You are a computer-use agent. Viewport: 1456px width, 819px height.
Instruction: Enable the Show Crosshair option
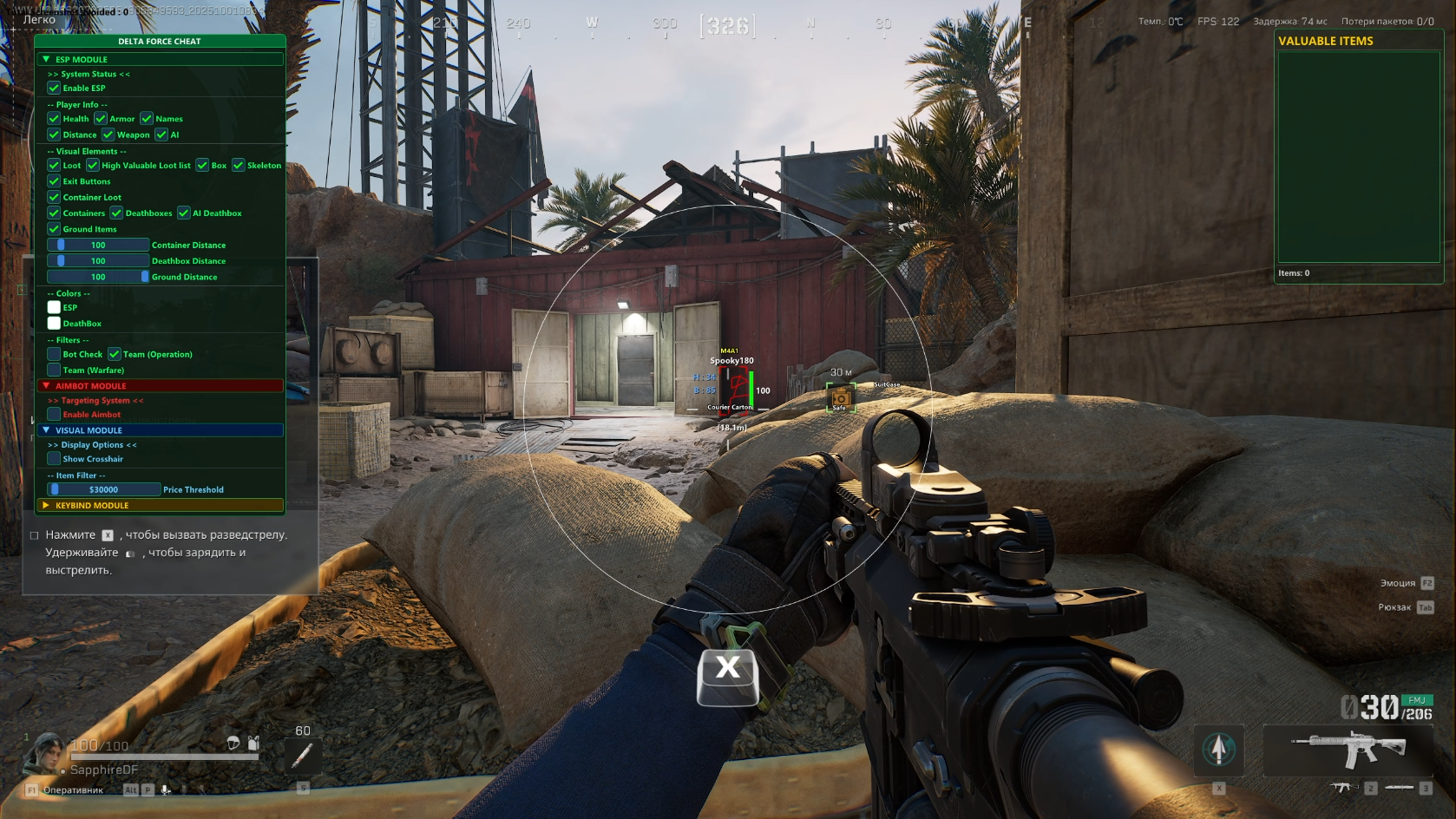coord(54,459)
